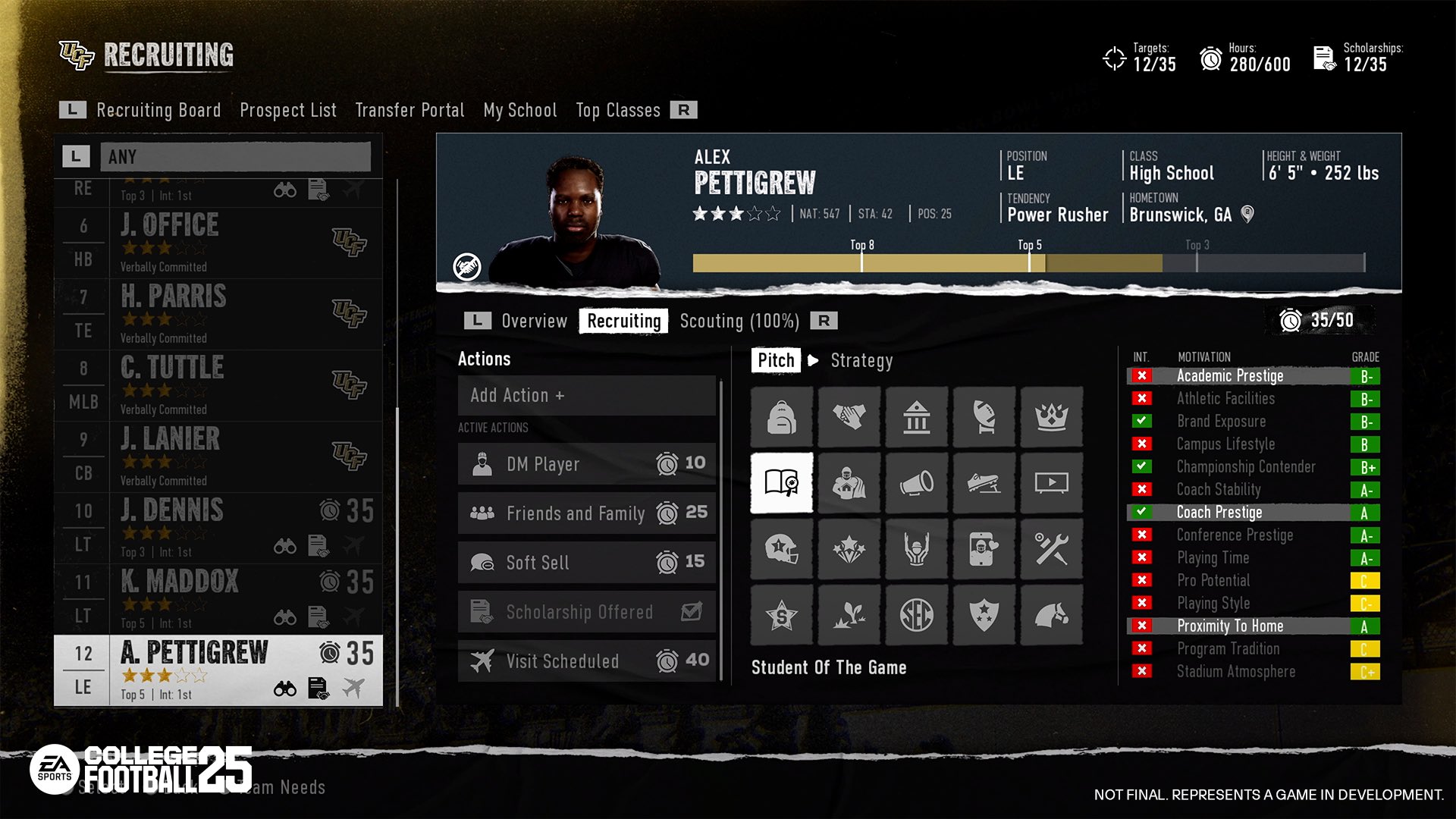Open the Scouting (100%) tab
Image resolution: width=1456 pixels, height=819 pixels.
(739, 321)
